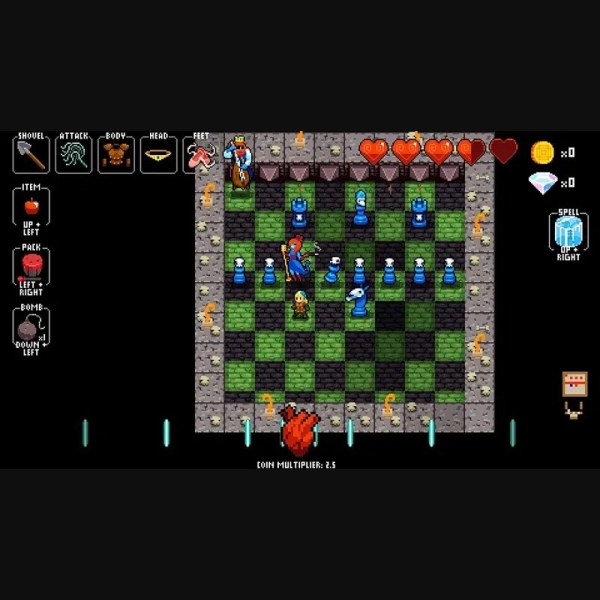Select the ballet shoes Feet slot

(200, 154)
